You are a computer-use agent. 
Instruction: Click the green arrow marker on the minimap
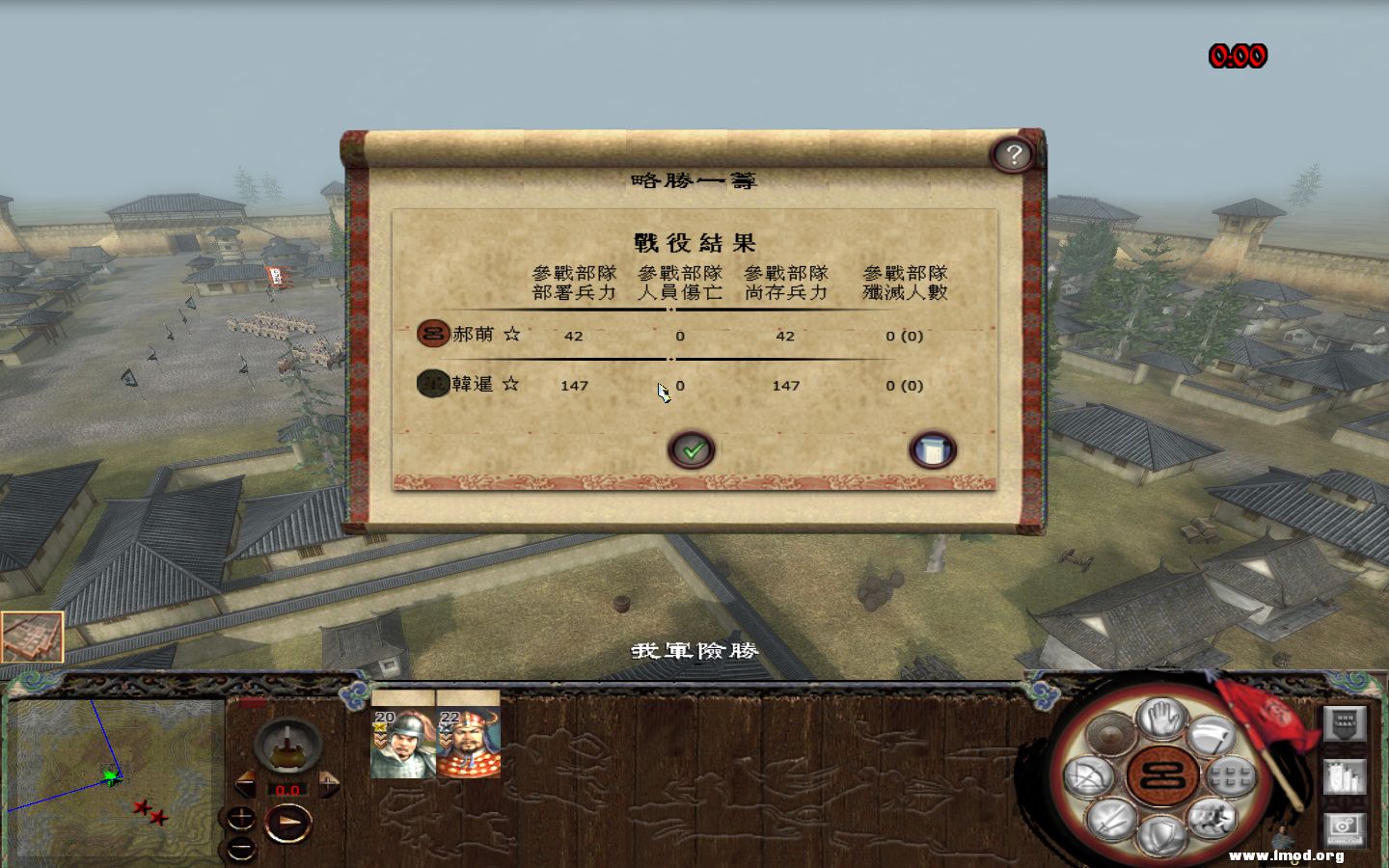(x=111, y=776)
